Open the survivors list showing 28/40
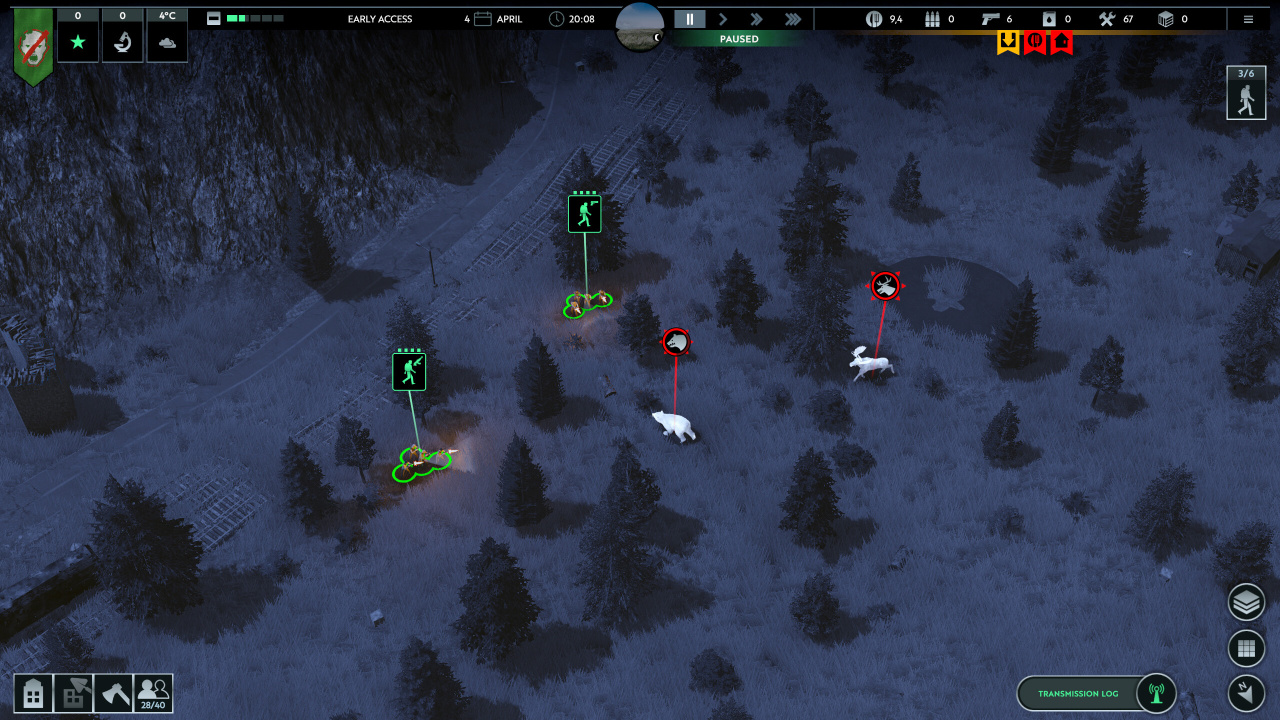Viewport: 1280px width, 720px height. [153, 693]
